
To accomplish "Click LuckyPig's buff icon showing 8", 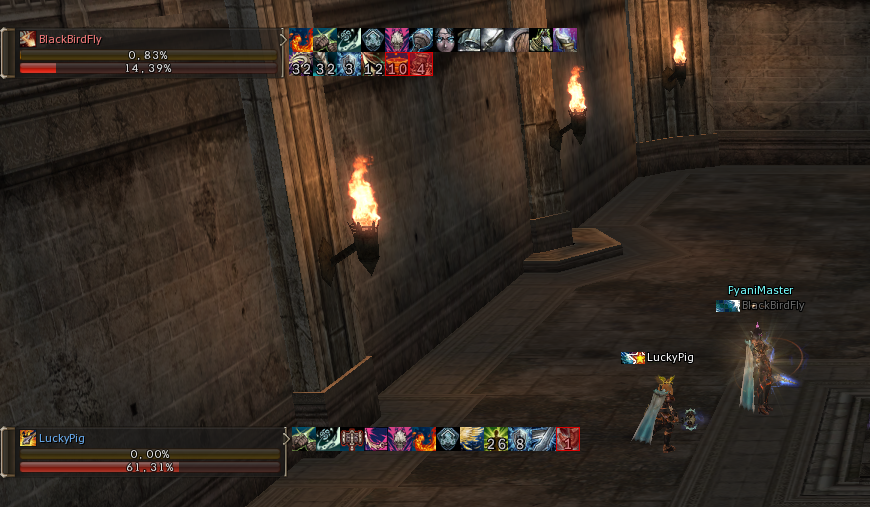I will [520, 440].
